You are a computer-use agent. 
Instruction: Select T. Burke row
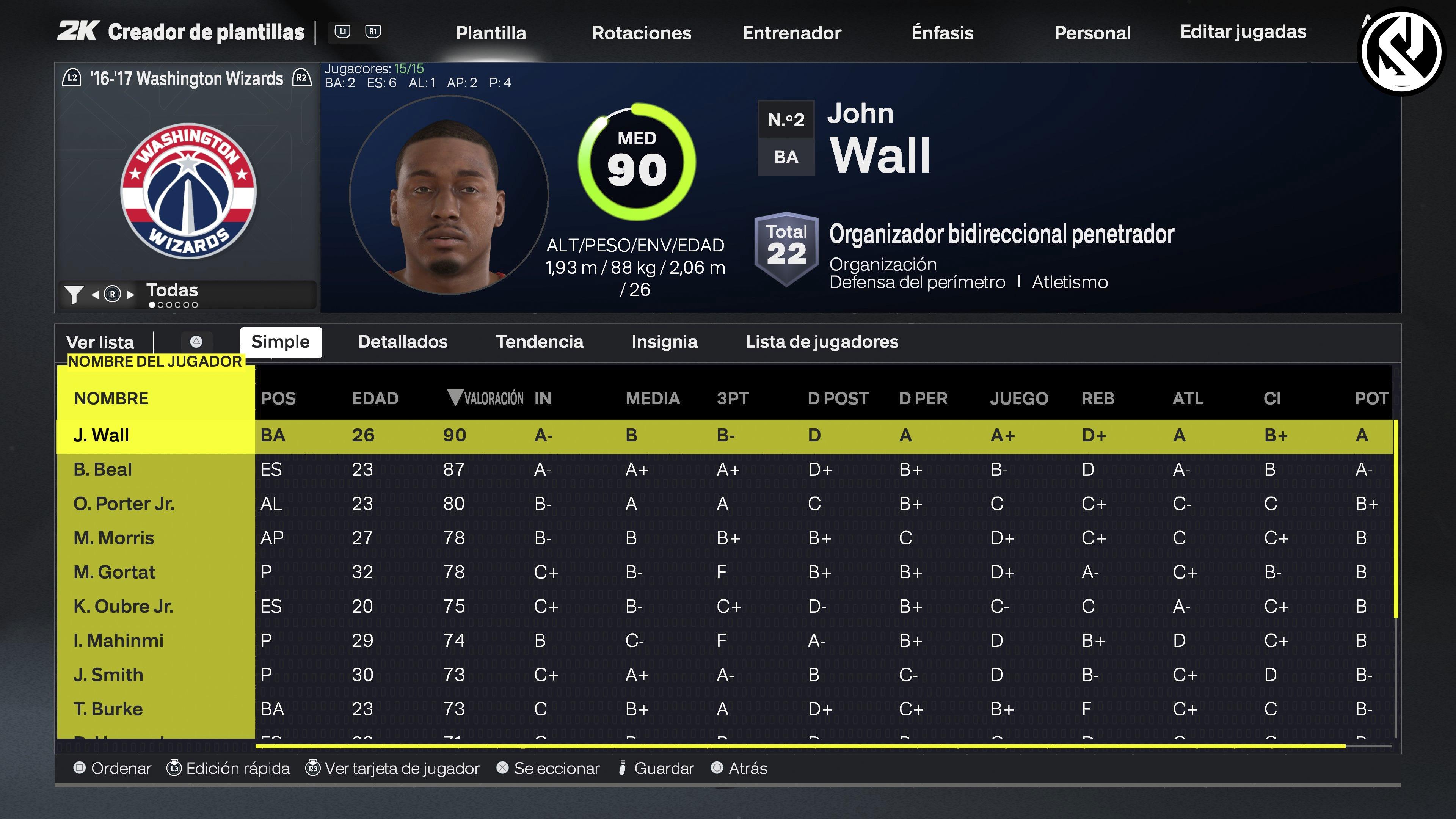point(107,708)
